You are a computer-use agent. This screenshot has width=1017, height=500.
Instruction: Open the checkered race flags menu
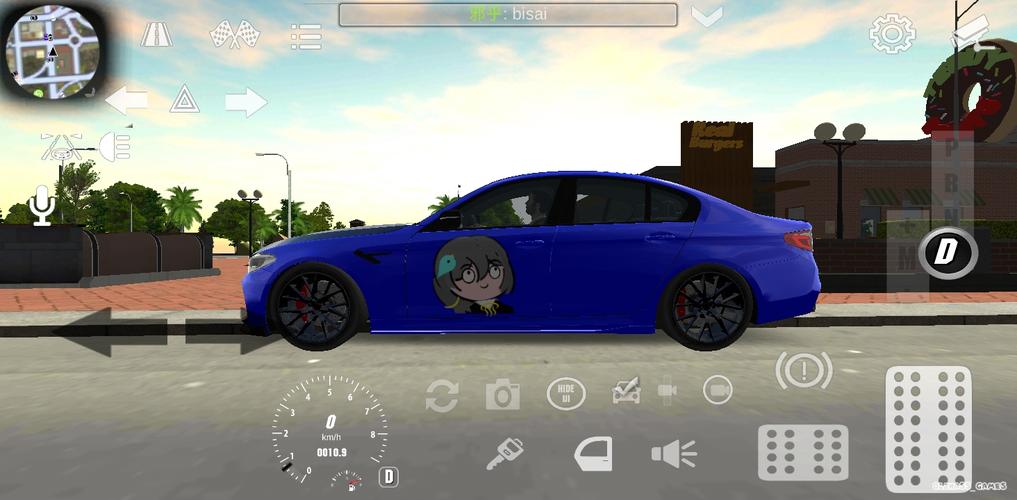tap(234, 35)
